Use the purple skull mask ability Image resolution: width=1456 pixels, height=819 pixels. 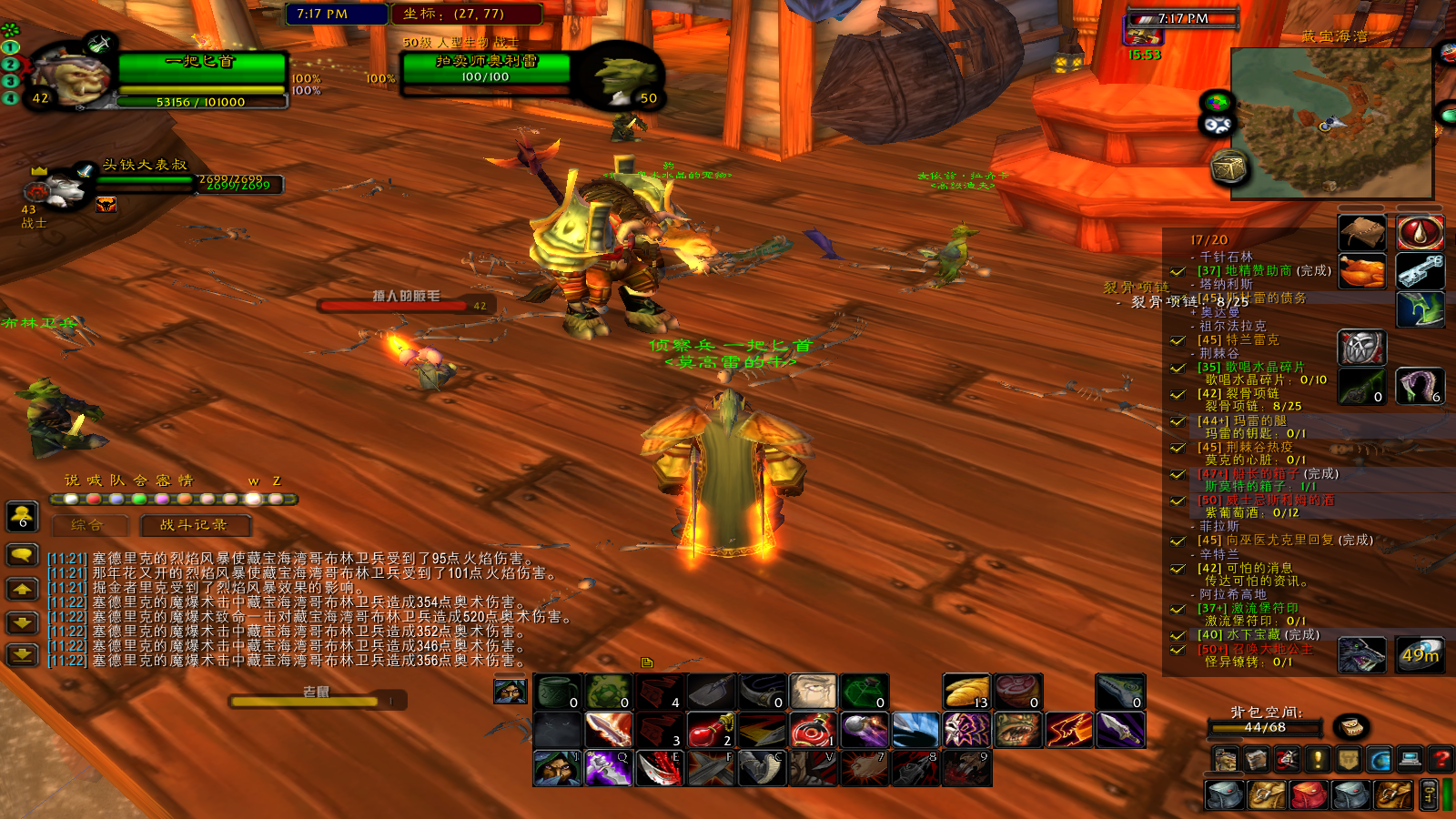coord(966,730)
